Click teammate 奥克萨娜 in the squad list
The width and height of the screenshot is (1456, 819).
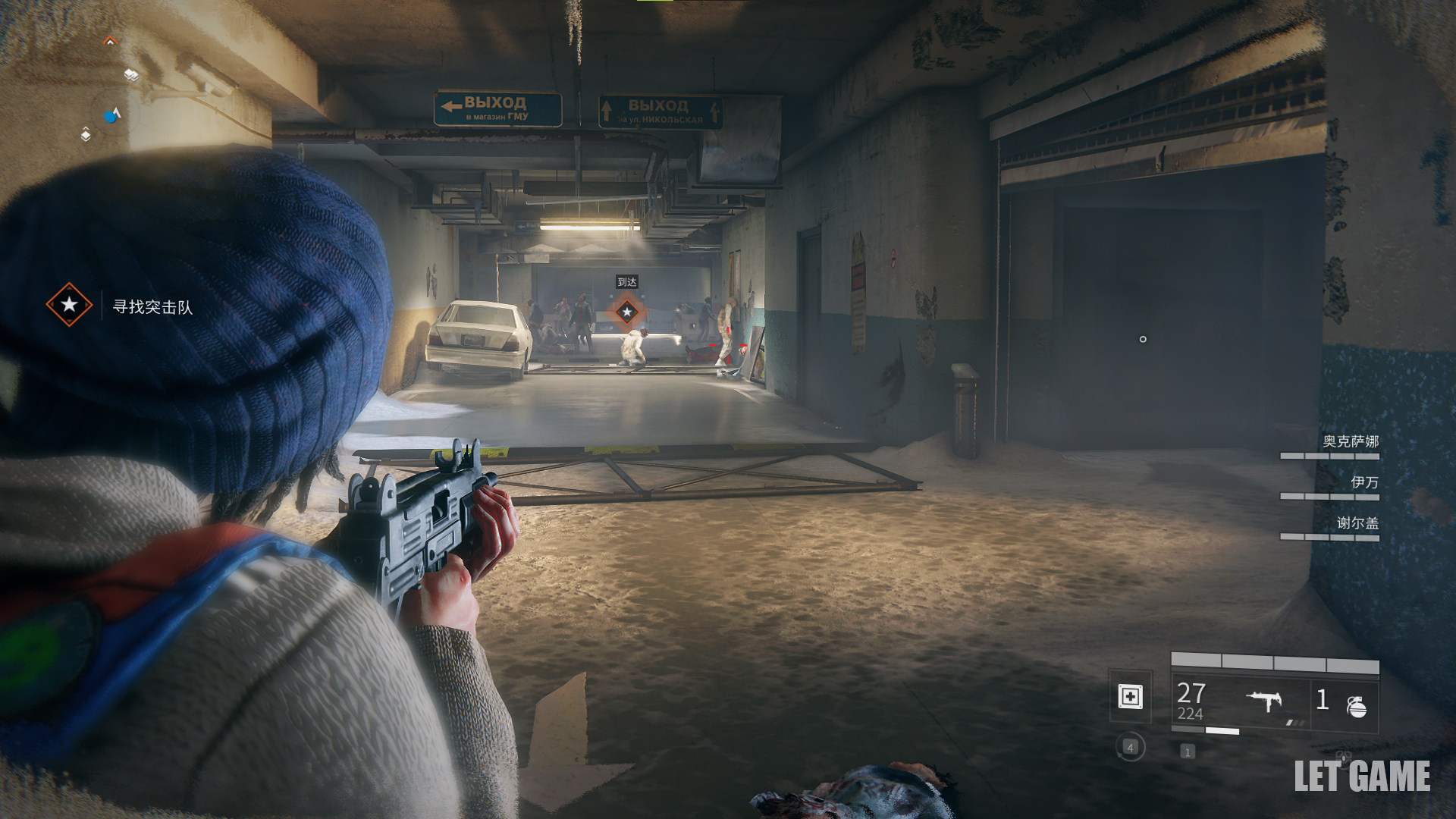1350,442
